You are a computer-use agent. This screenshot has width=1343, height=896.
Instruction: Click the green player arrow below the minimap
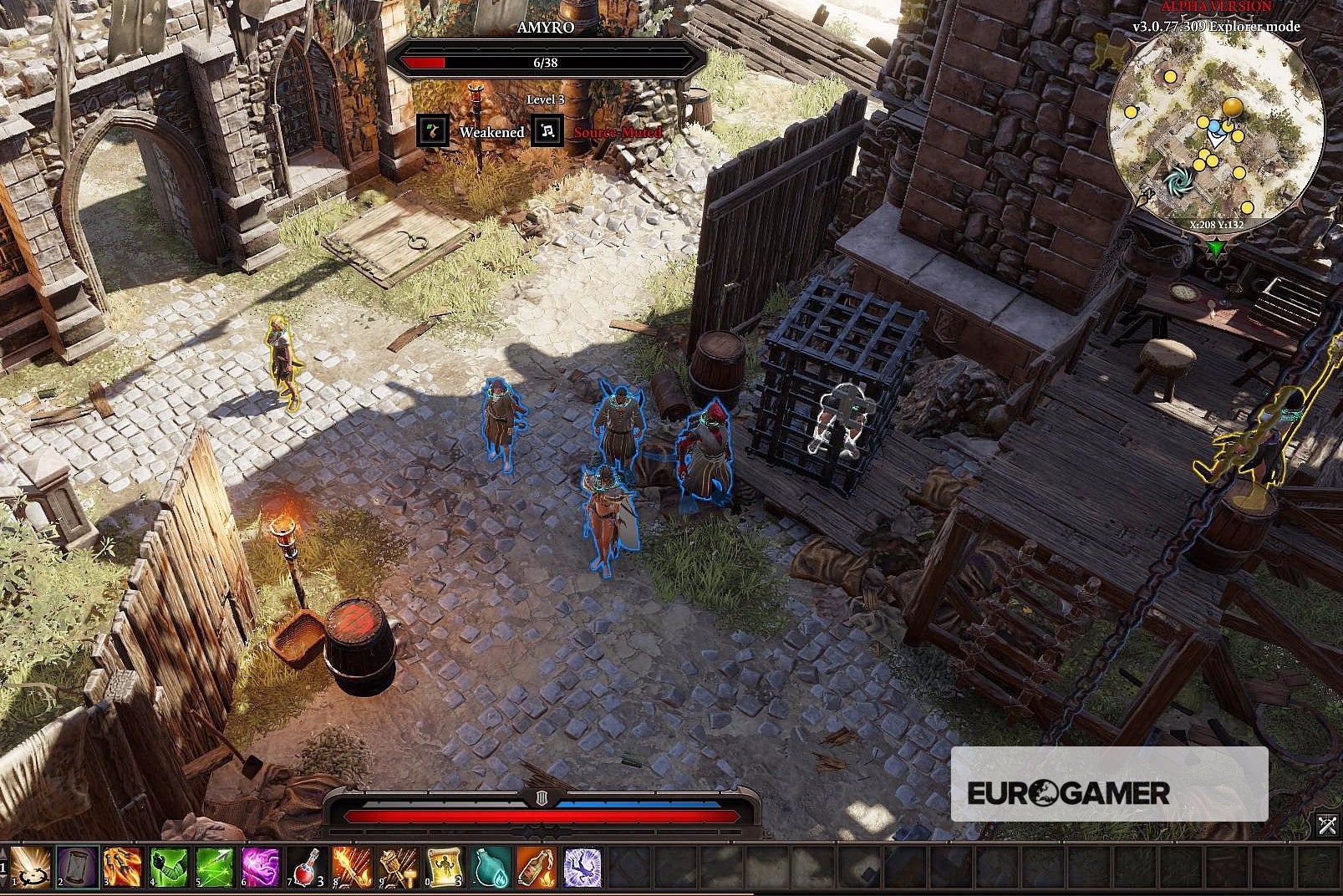[1216, 247]
